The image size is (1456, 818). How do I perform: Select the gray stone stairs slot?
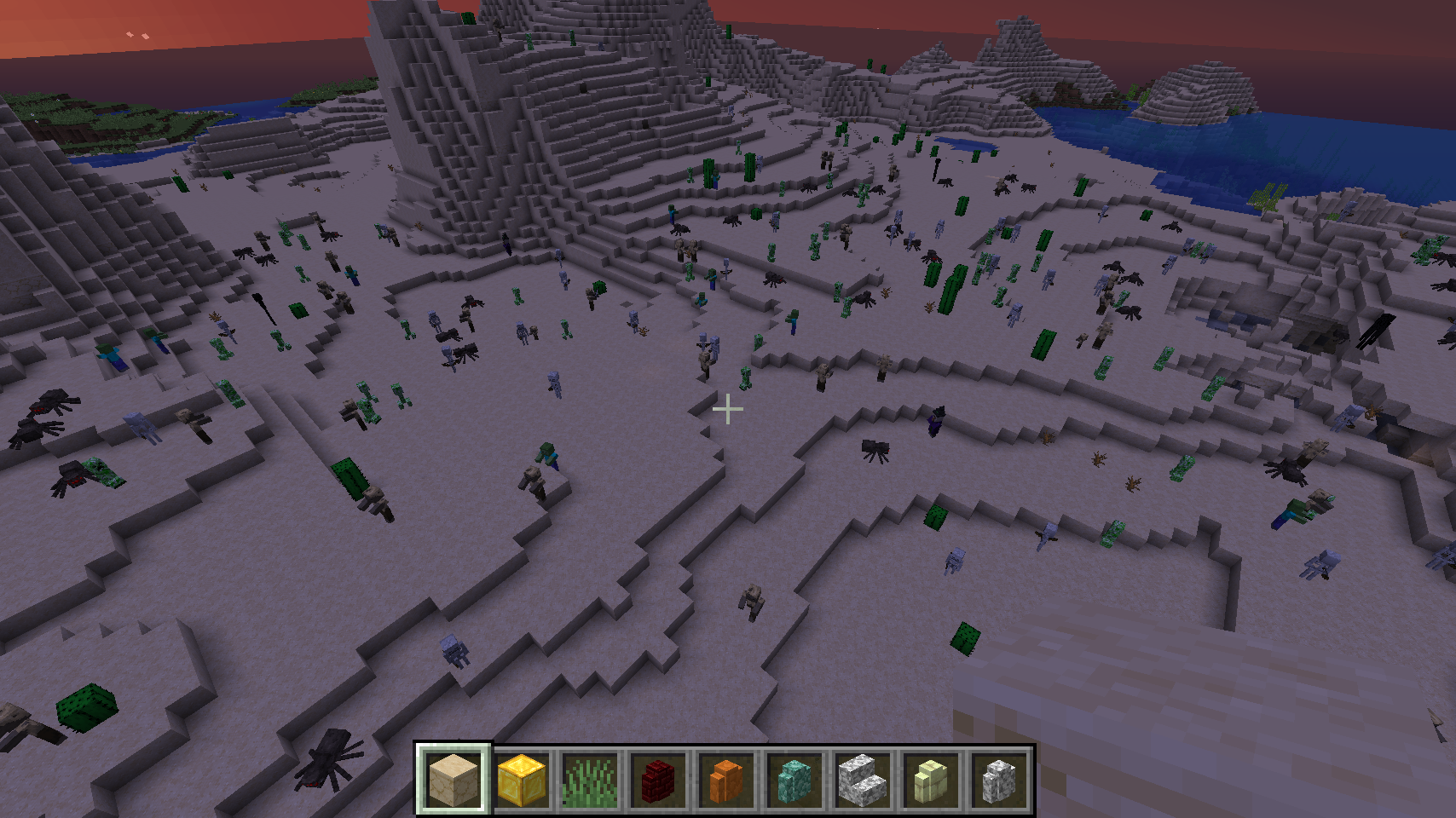[862, 779]
